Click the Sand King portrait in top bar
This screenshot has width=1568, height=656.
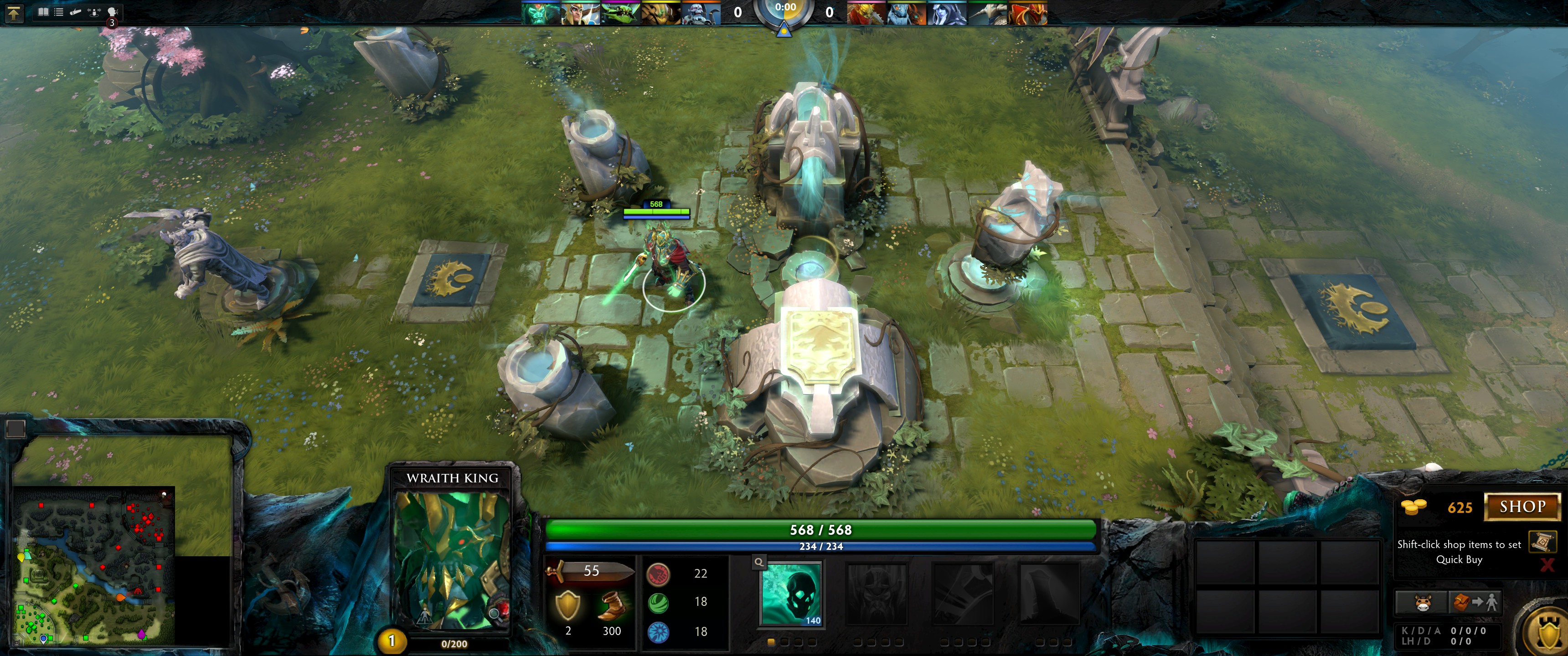click(x=660, y=13)
